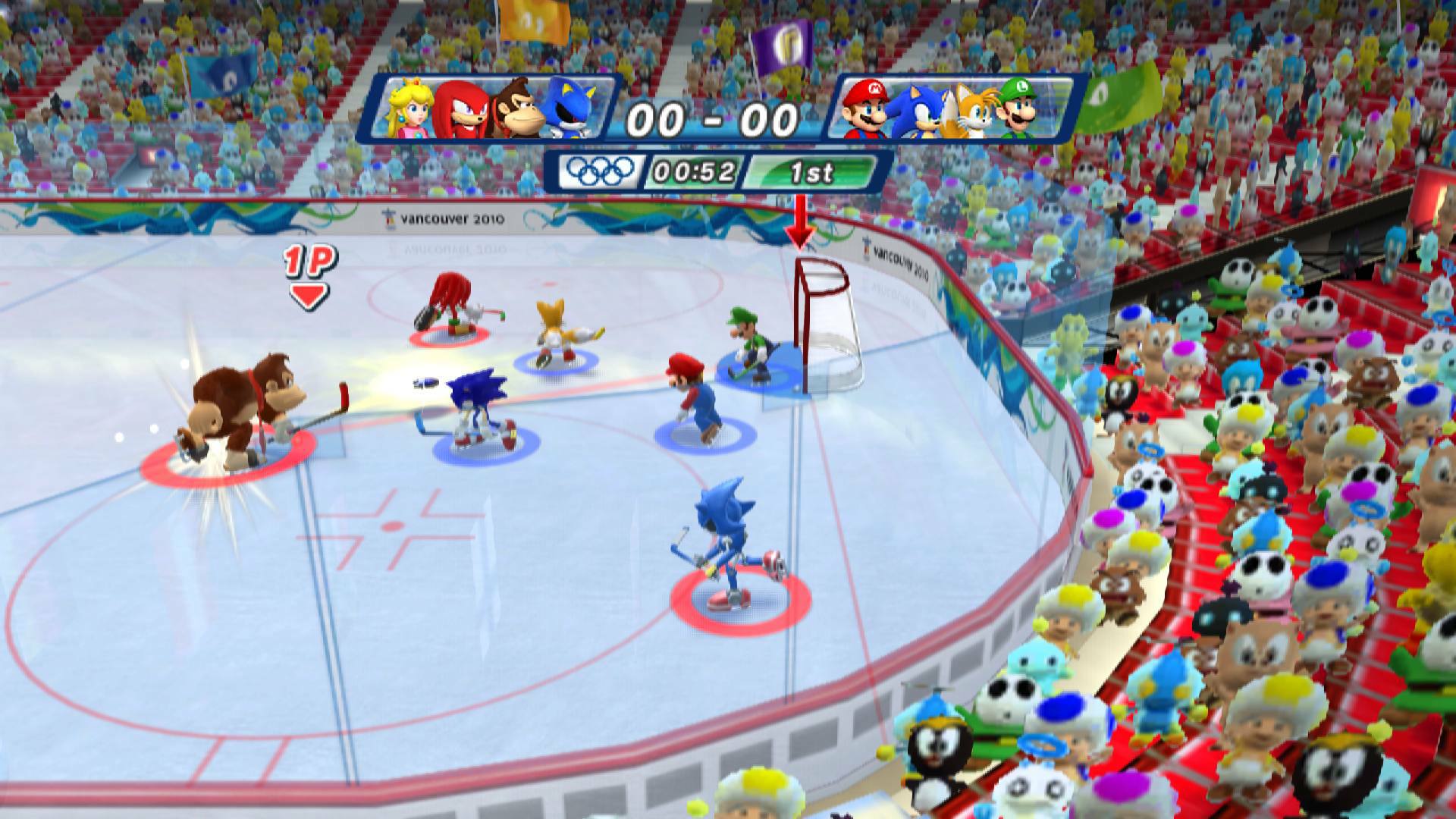Expand the Olympic rings emblem panel
The height and width of the screenshot is (819, 1456).
click(600, 173)
